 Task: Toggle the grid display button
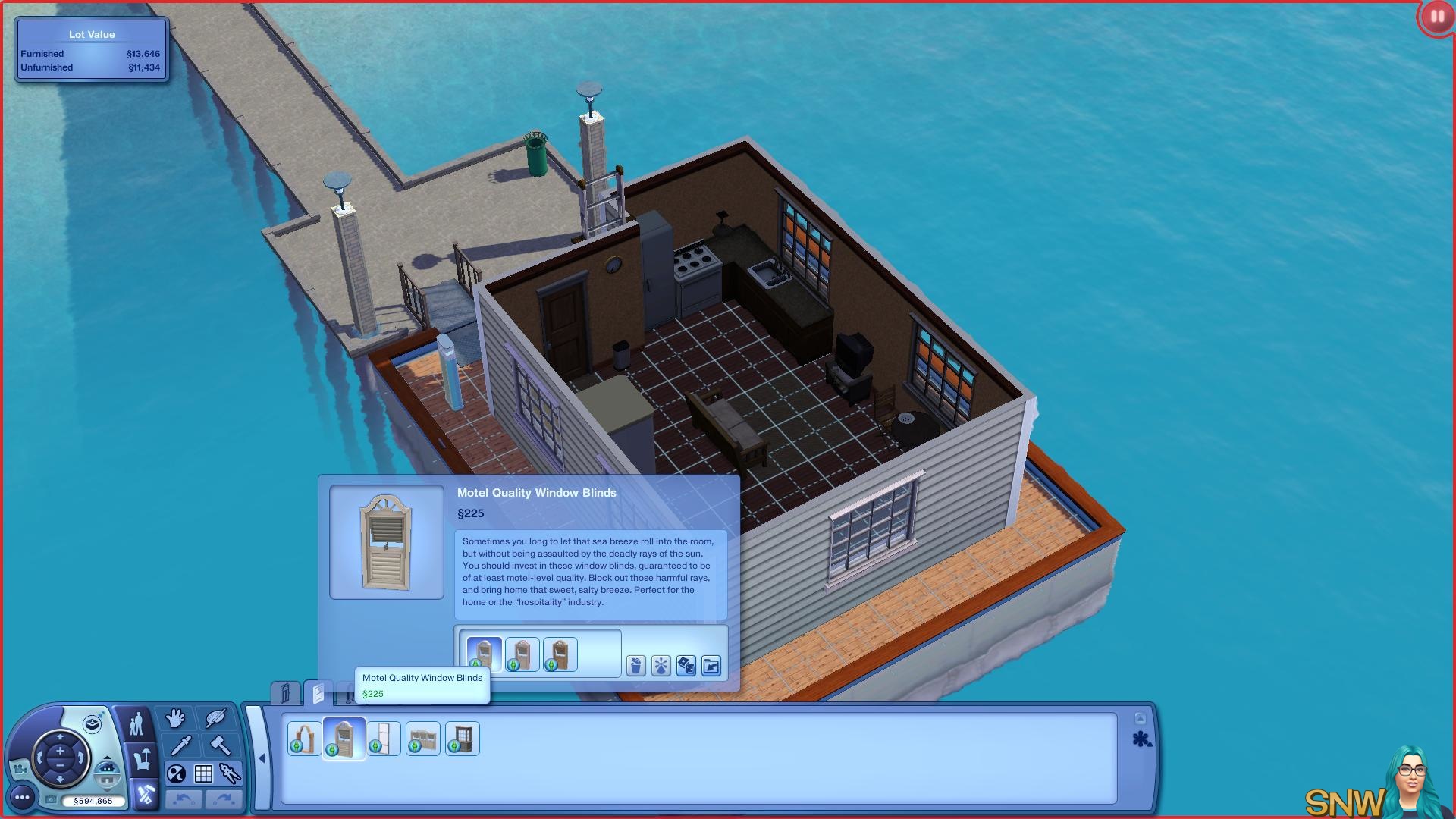(203, 773)
